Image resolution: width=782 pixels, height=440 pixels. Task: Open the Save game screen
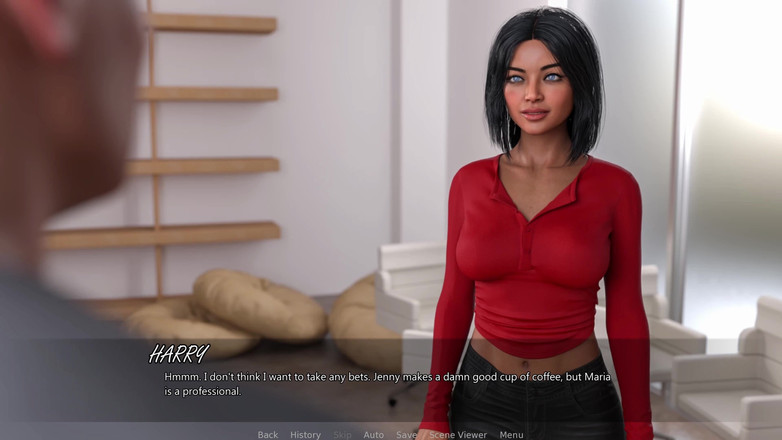(x=406, y=435)
